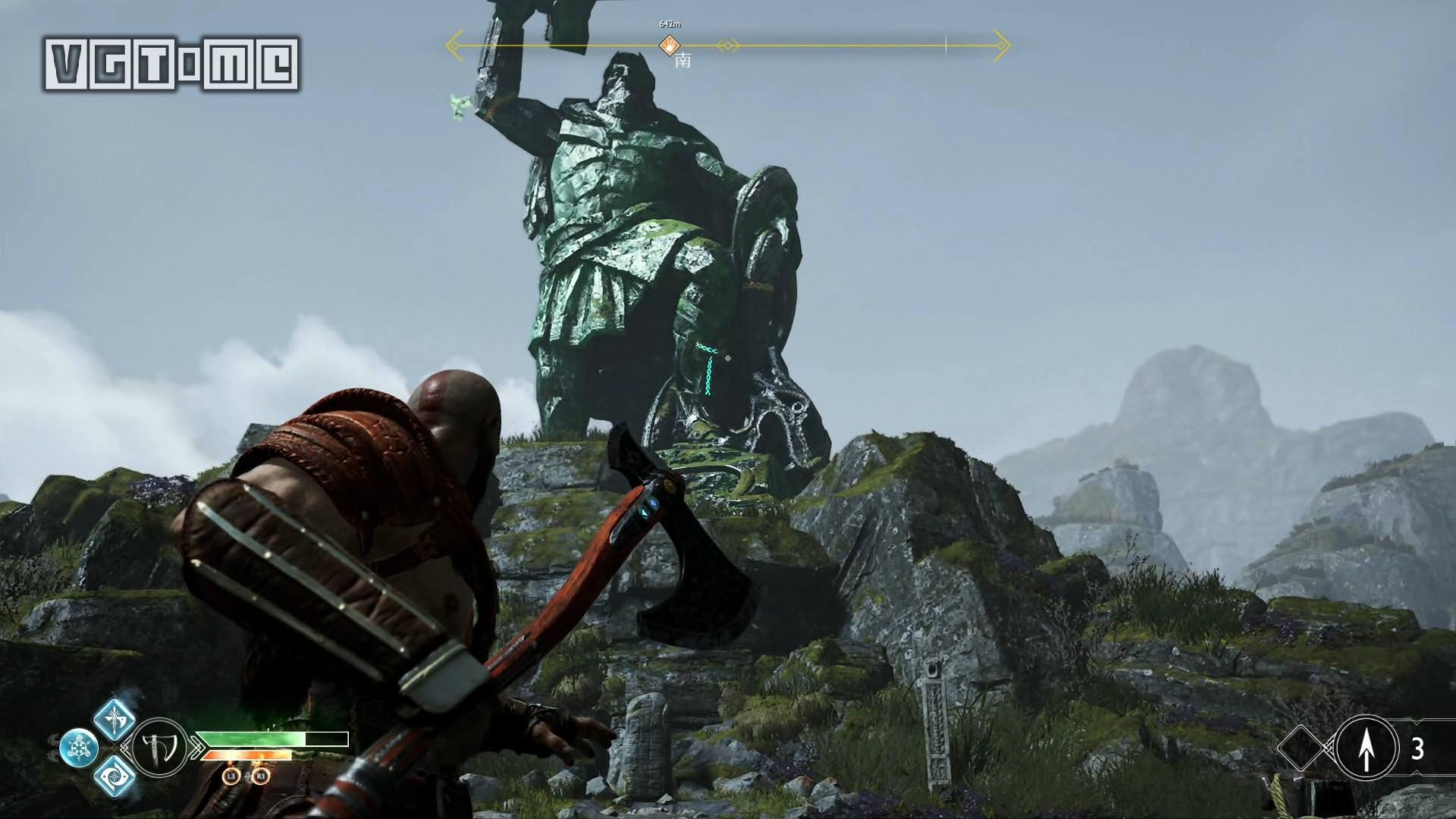Select the Leviathan Axe weapon icon
The image size is (1456, 819).
point(159,748)
